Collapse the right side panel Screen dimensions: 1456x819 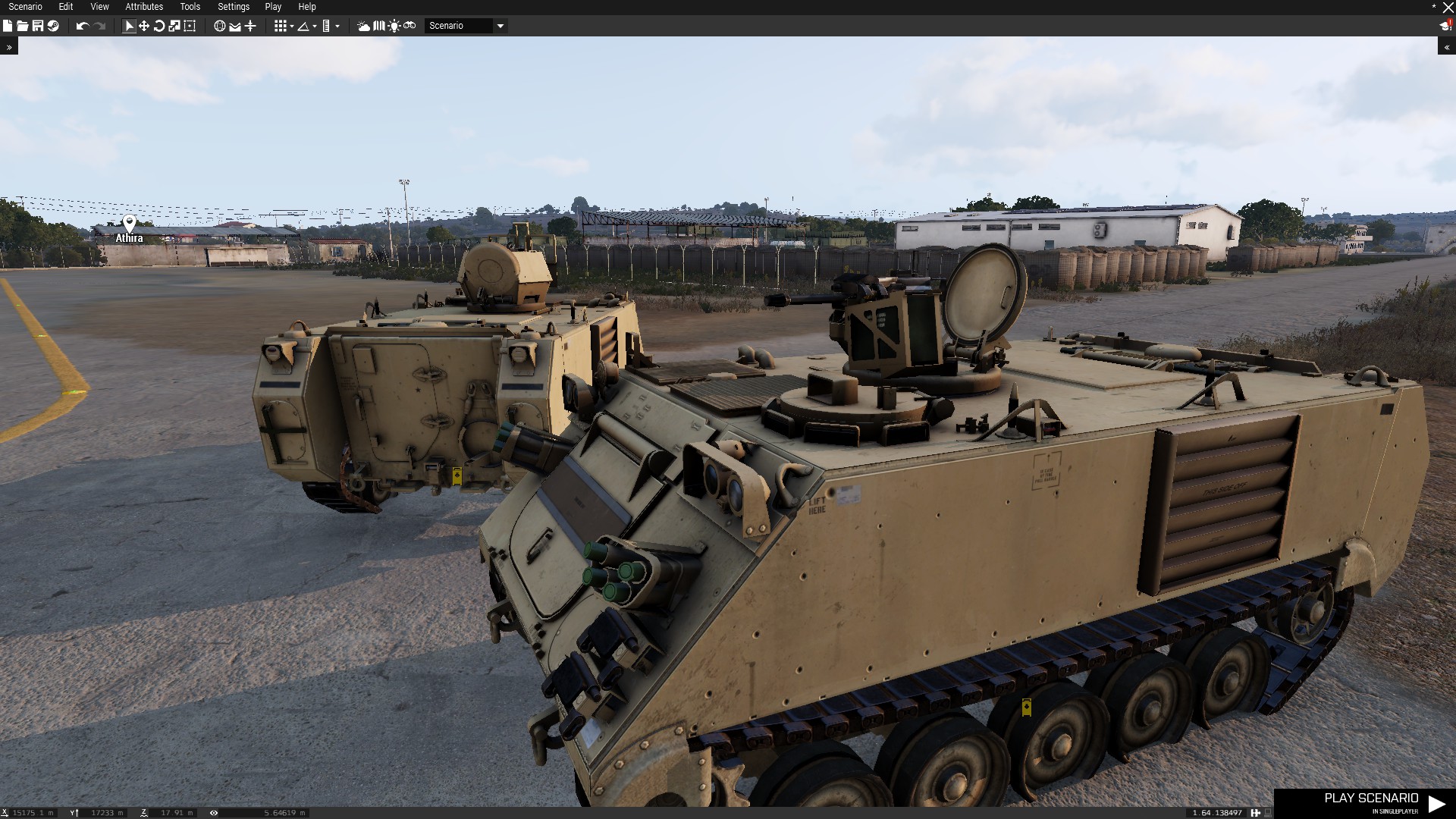coord(1447,47)
